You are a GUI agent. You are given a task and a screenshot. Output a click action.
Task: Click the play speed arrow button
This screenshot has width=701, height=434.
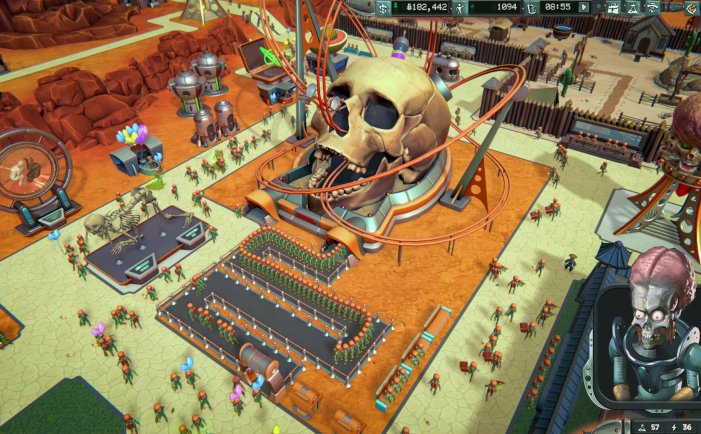click(584, 7)
